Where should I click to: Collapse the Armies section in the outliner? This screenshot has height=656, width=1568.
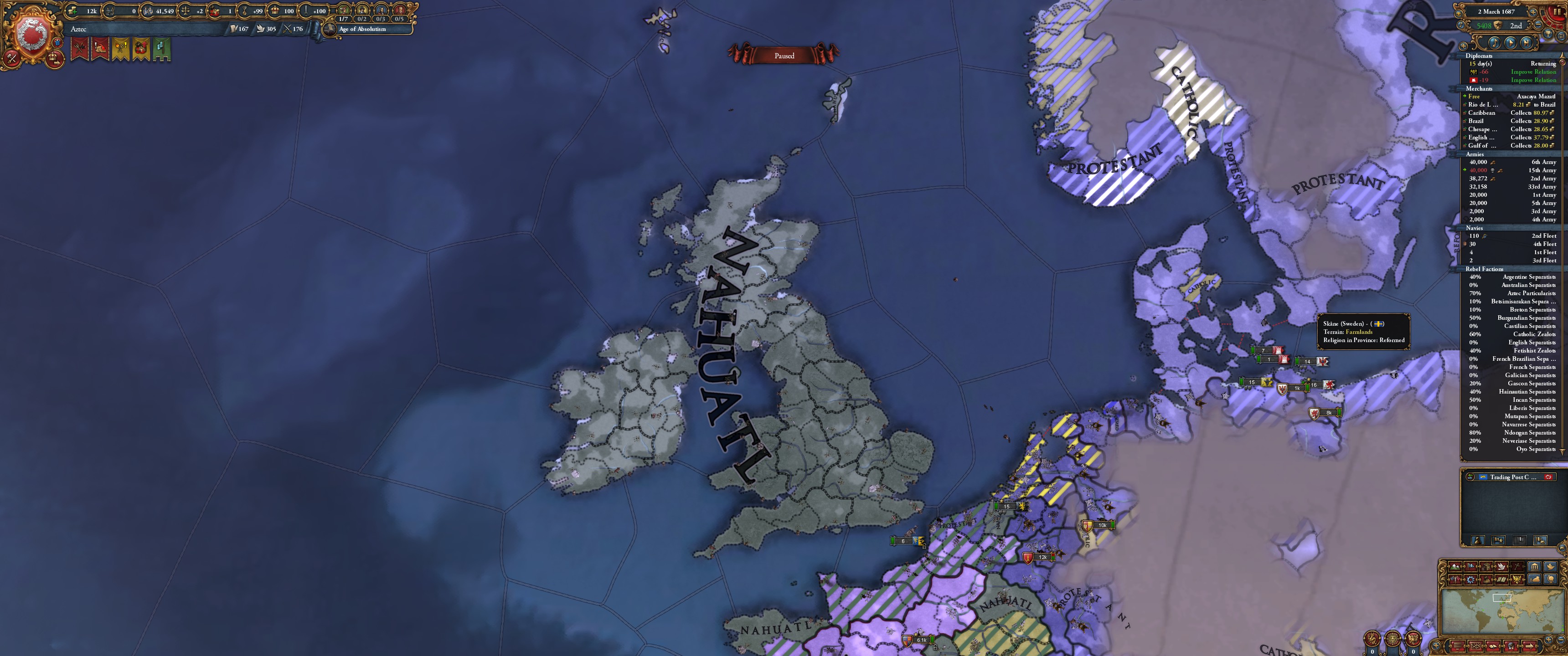click(x=1475, y=154)
